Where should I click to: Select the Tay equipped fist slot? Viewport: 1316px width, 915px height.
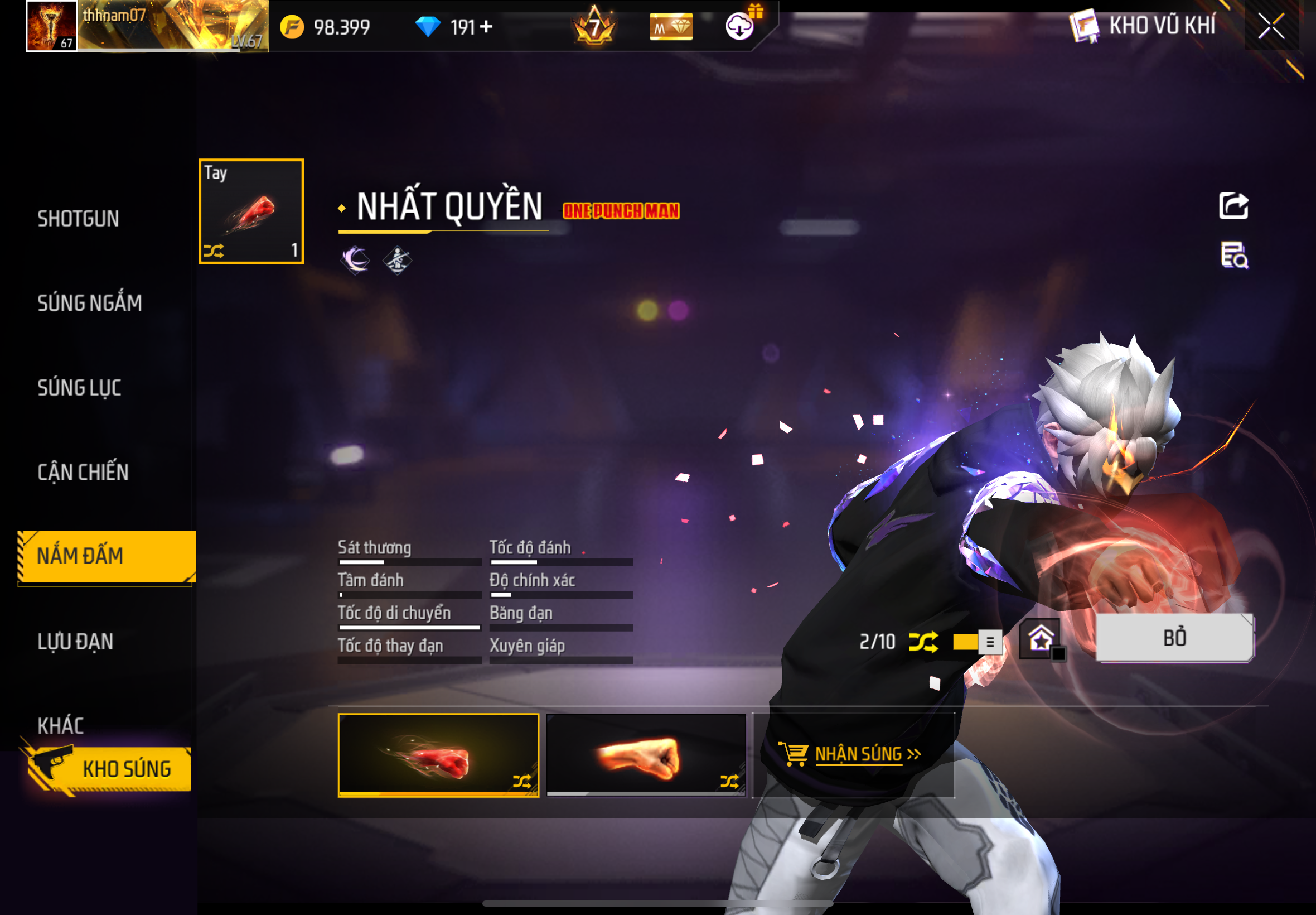click(251, 211)
